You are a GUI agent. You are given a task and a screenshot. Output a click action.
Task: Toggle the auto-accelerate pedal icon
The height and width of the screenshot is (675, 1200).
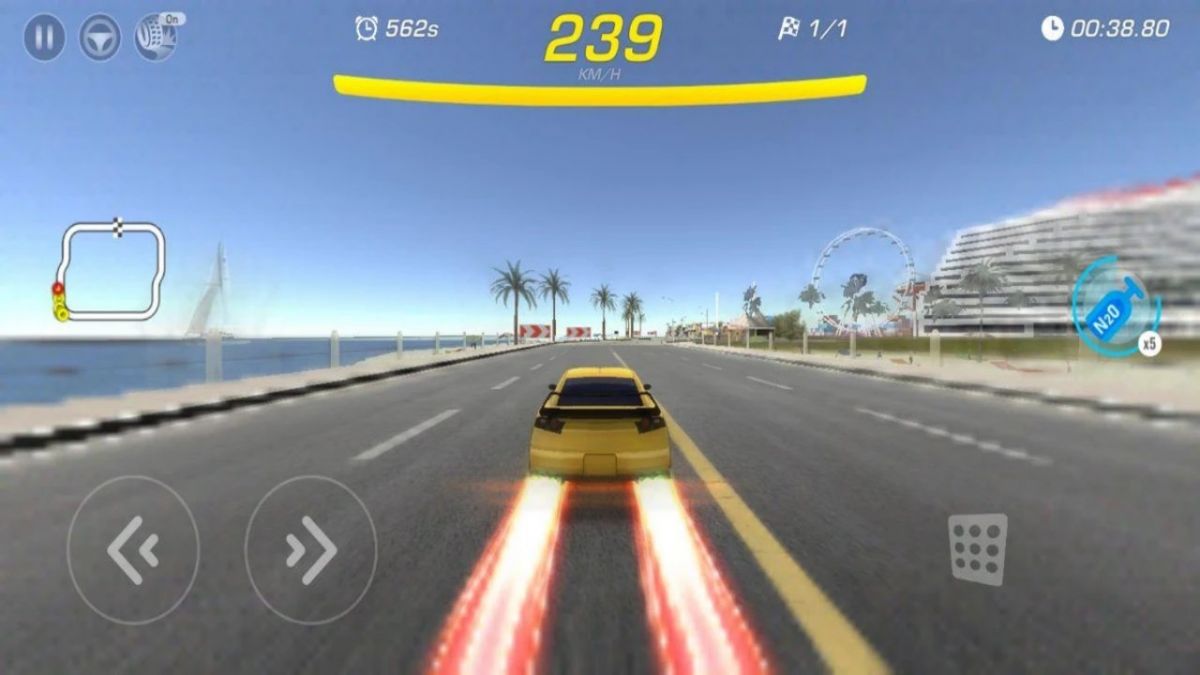click(157, 37)
